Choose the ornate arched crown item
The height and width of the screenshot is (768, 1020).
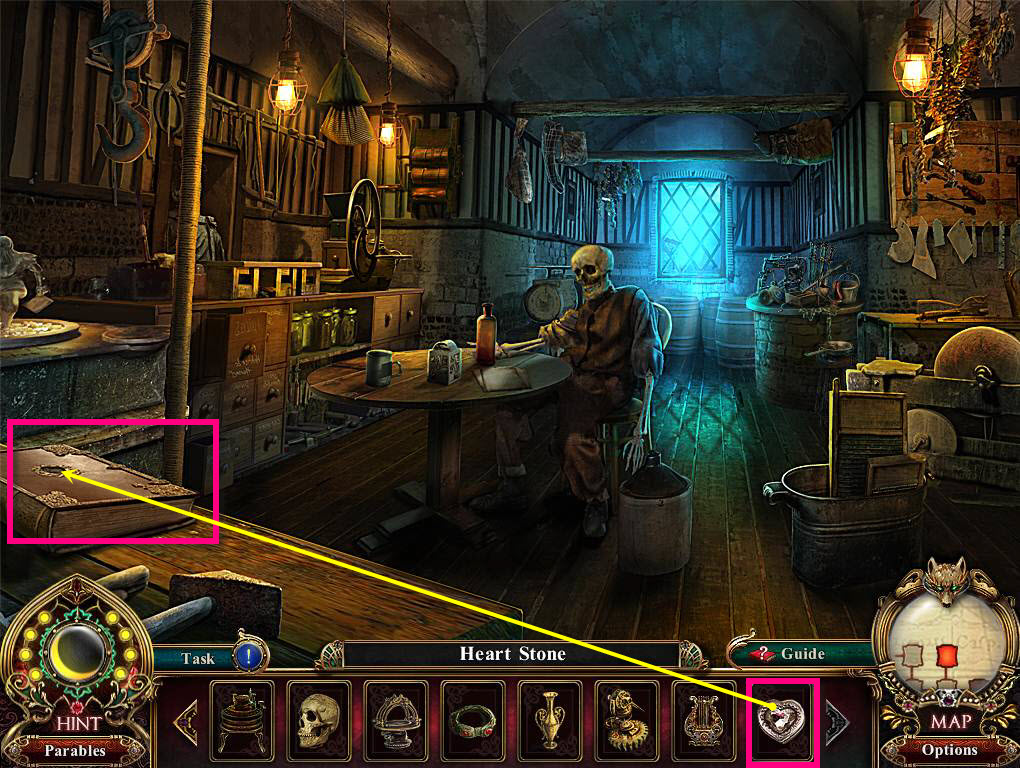click(x=395, y=716)
